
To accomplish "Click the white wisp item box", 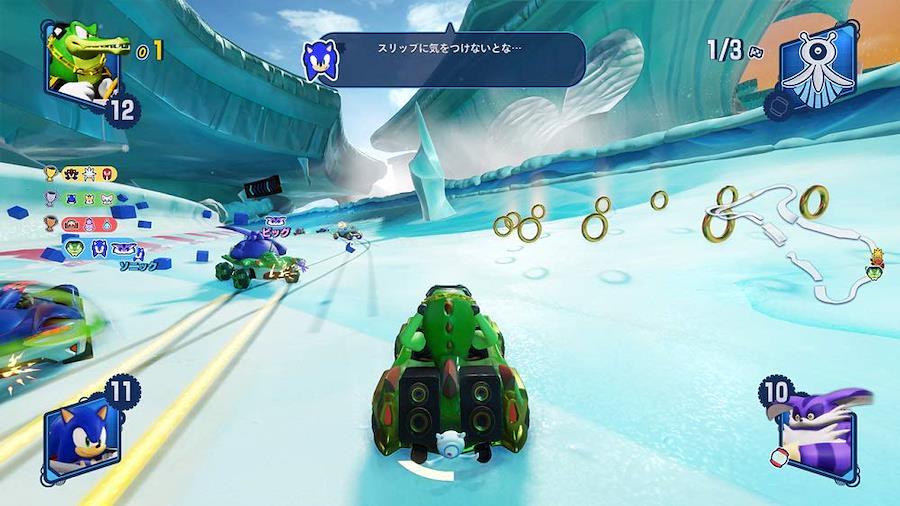I will [817, 62].
